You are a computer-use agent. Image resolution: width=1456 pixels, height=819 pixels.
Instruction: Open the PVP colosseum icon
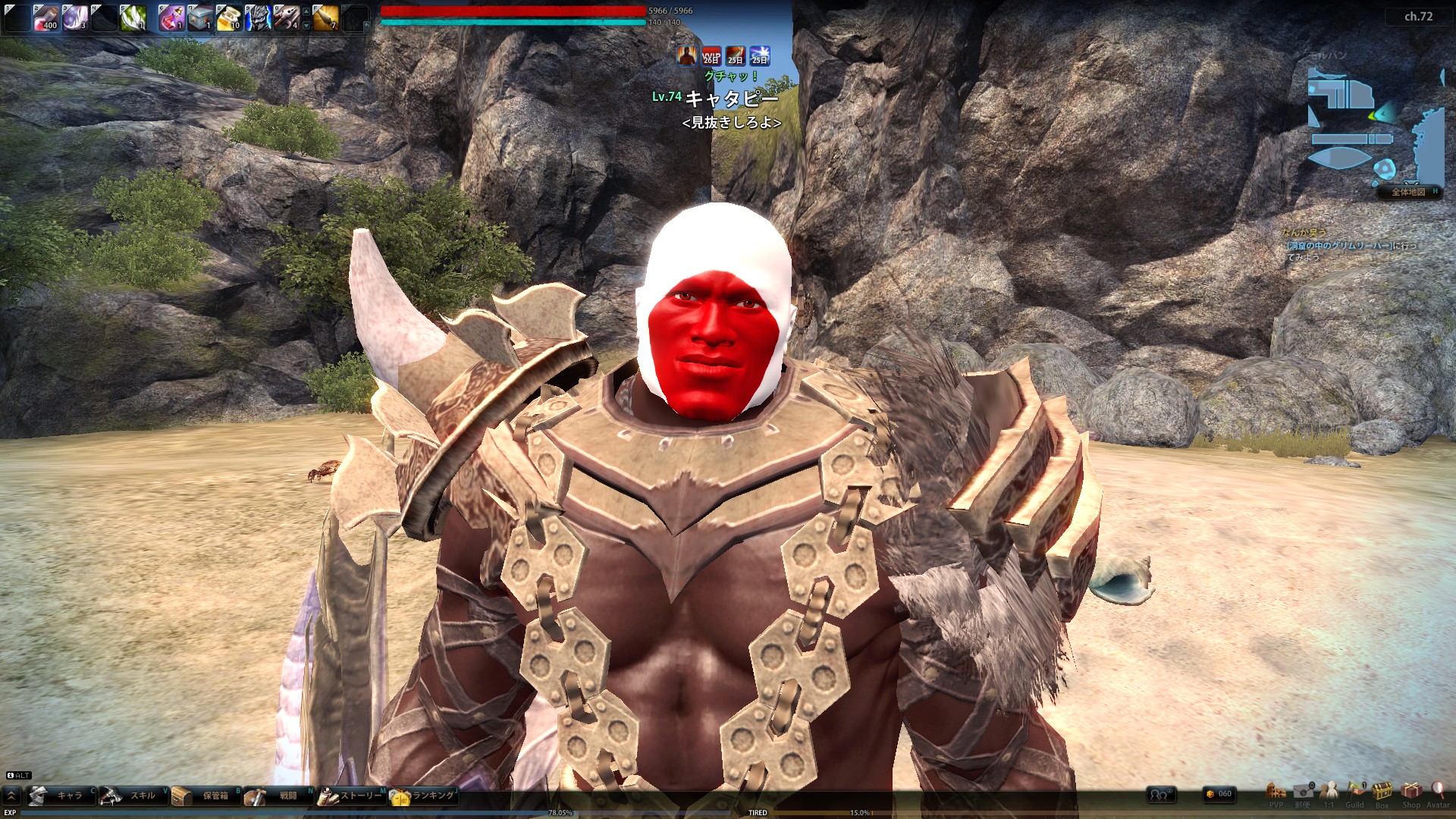[x=1276, y=794]
